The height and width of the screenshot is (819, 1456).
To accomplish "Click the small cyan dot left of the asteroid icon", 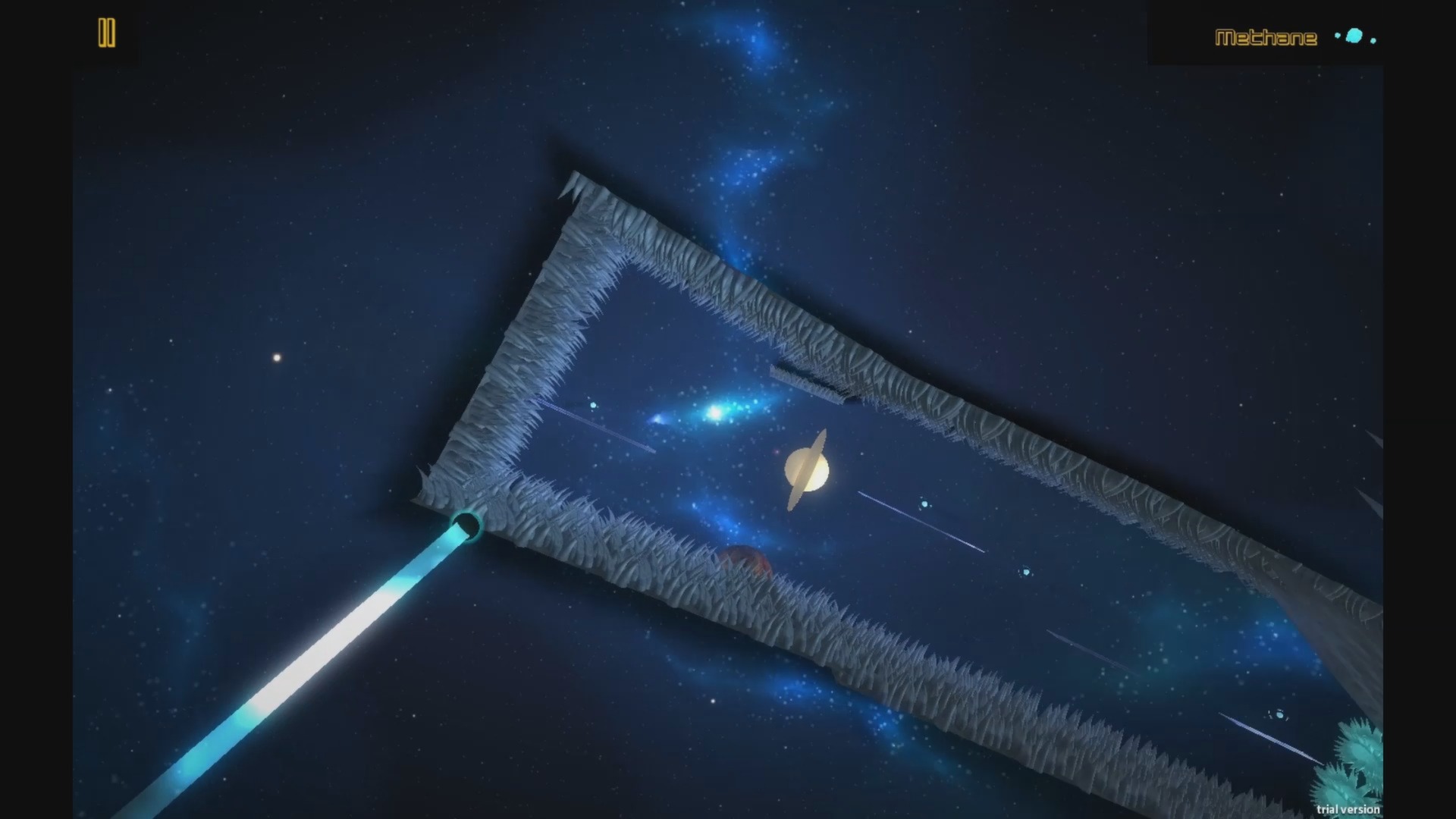I will click(x=1337, y=36).
